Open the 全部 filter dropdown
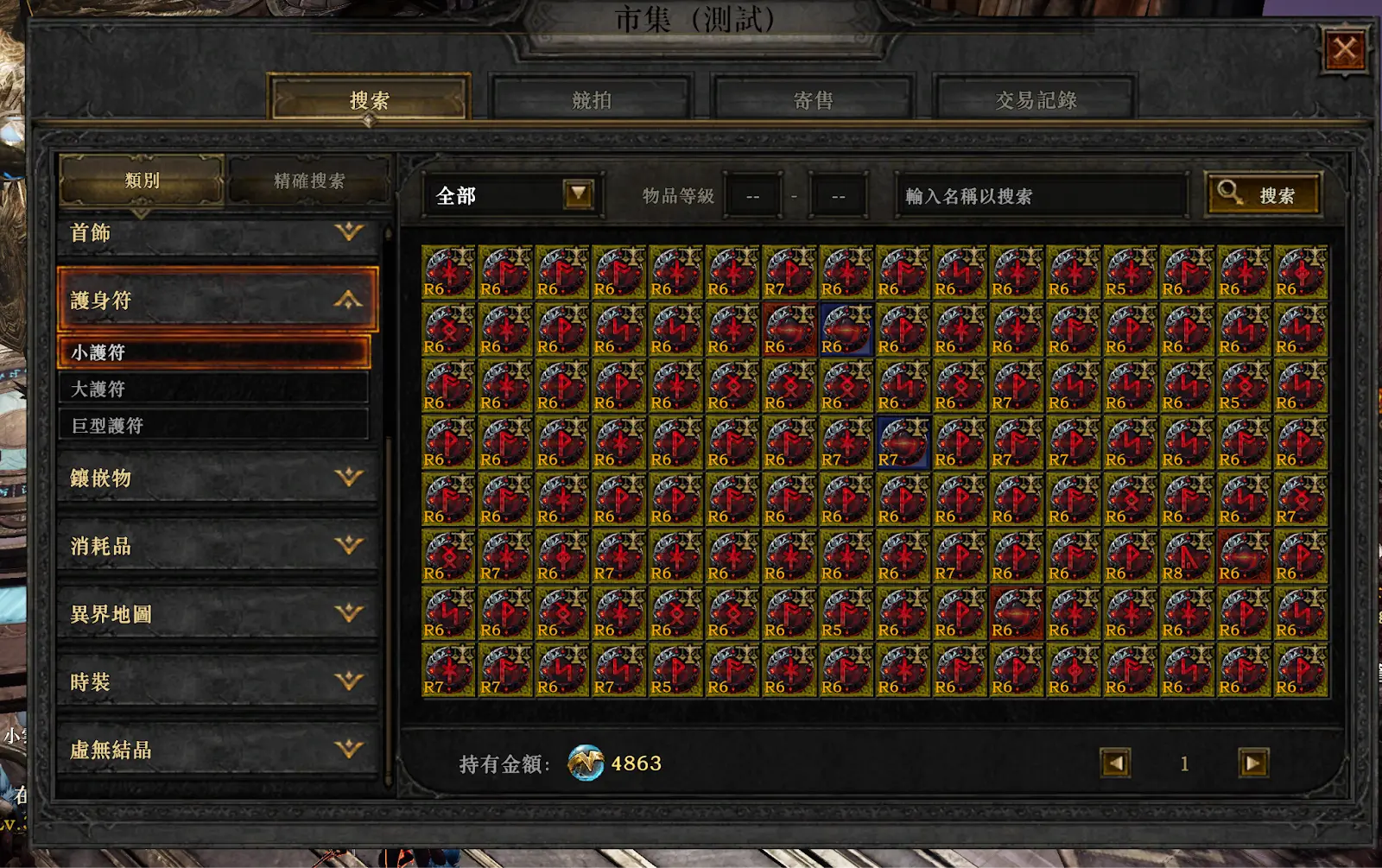This screenshot has height=868, width=1382. [x=578, y=195]
